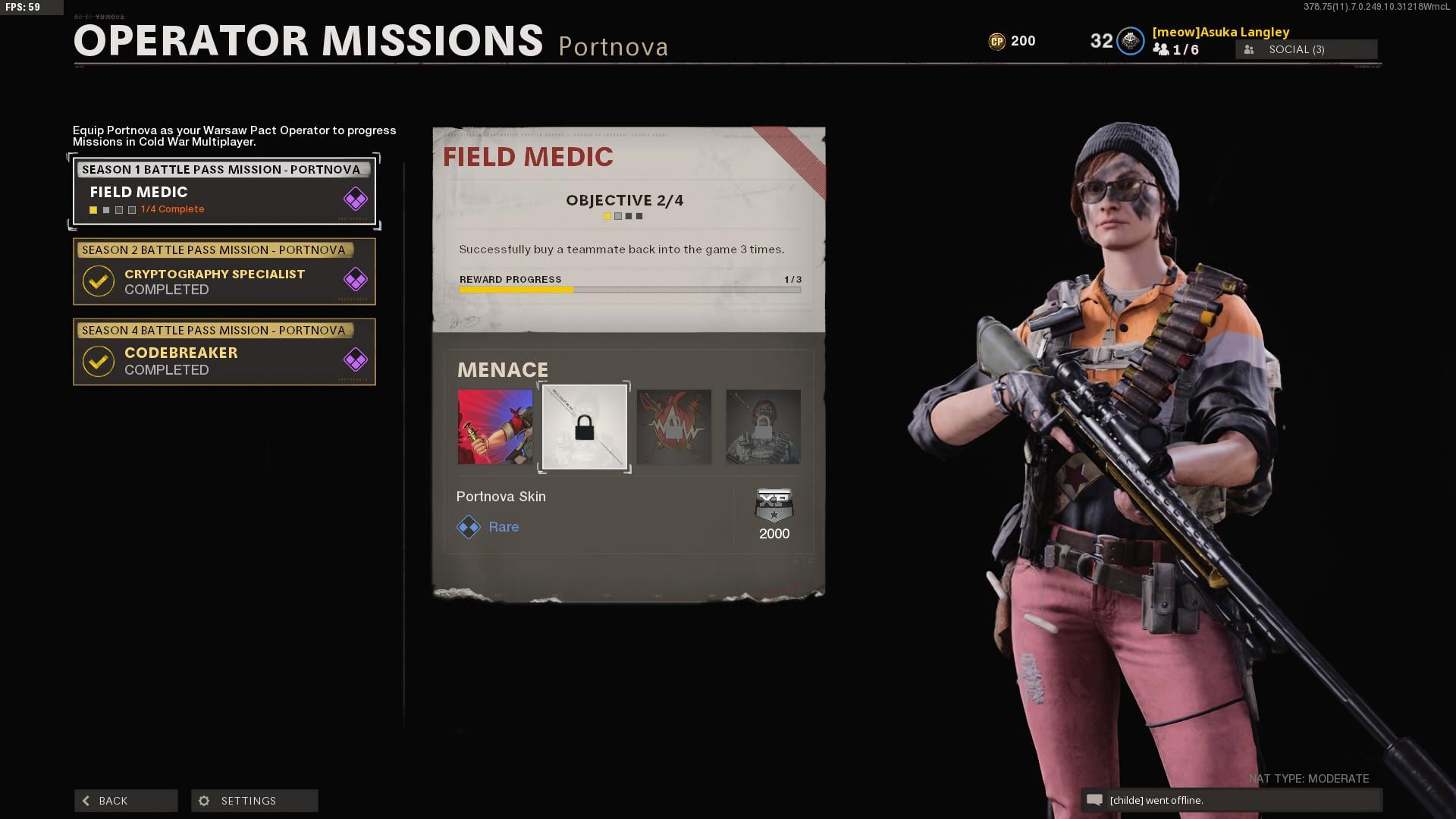Open the Settings menu
1456x819 pixels.
click(x=255, y=801)
